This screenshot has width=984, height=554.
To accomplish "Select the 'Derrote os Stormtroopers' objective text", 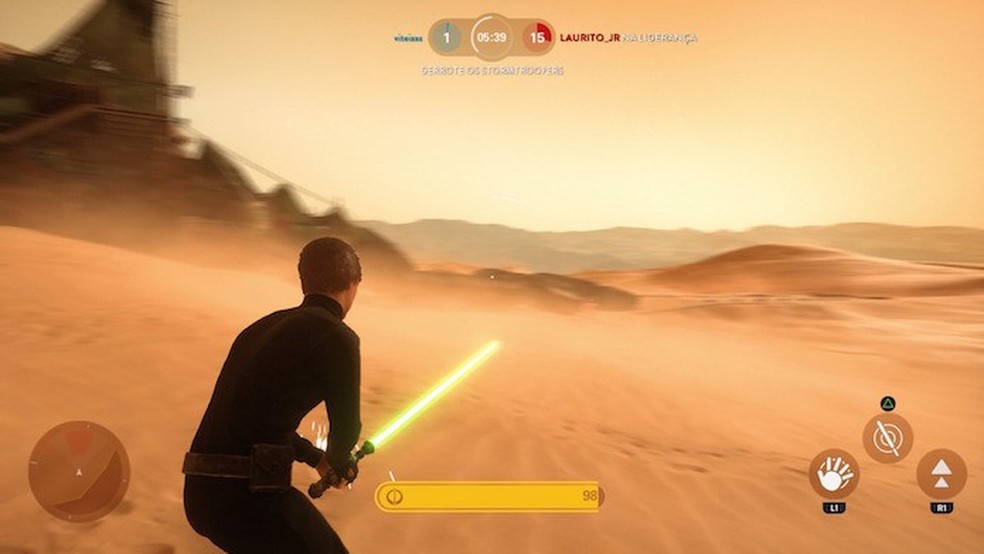I will click(x=492, y=71).
